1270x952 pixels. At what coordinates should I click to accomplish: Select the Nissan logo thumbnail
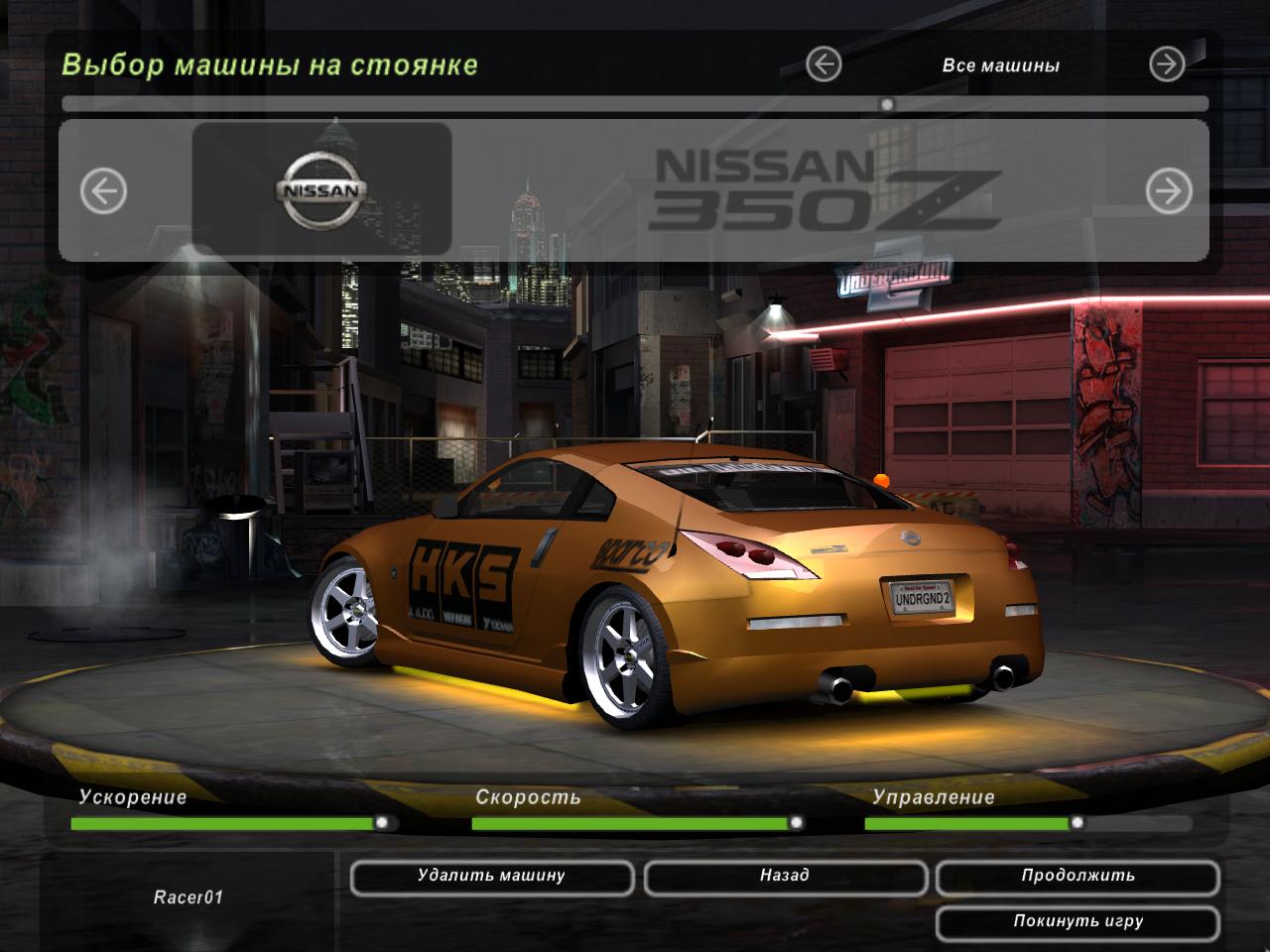coord(321,188)
